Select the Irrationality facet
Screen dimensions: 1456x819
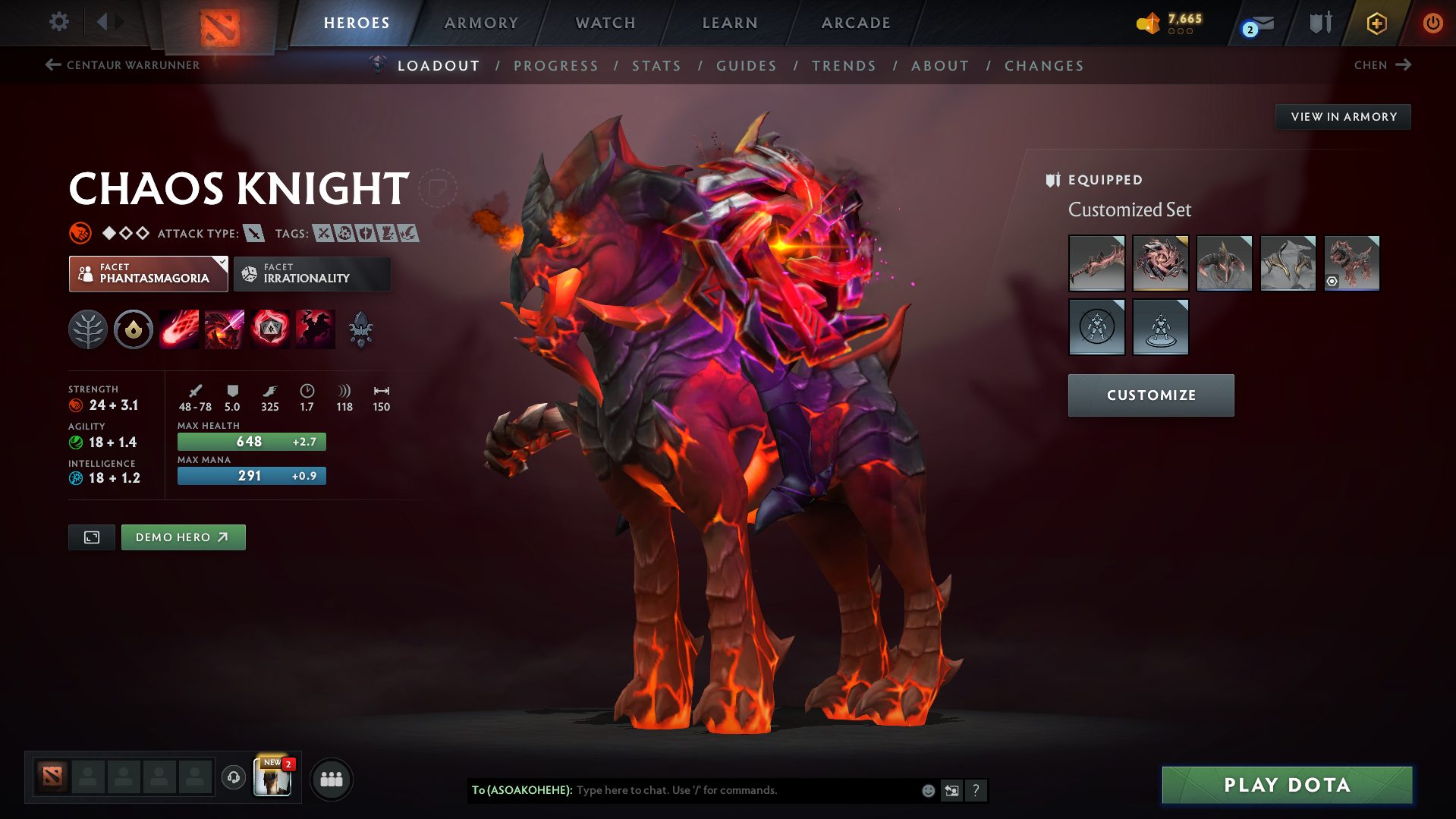[x=312, y=274]
